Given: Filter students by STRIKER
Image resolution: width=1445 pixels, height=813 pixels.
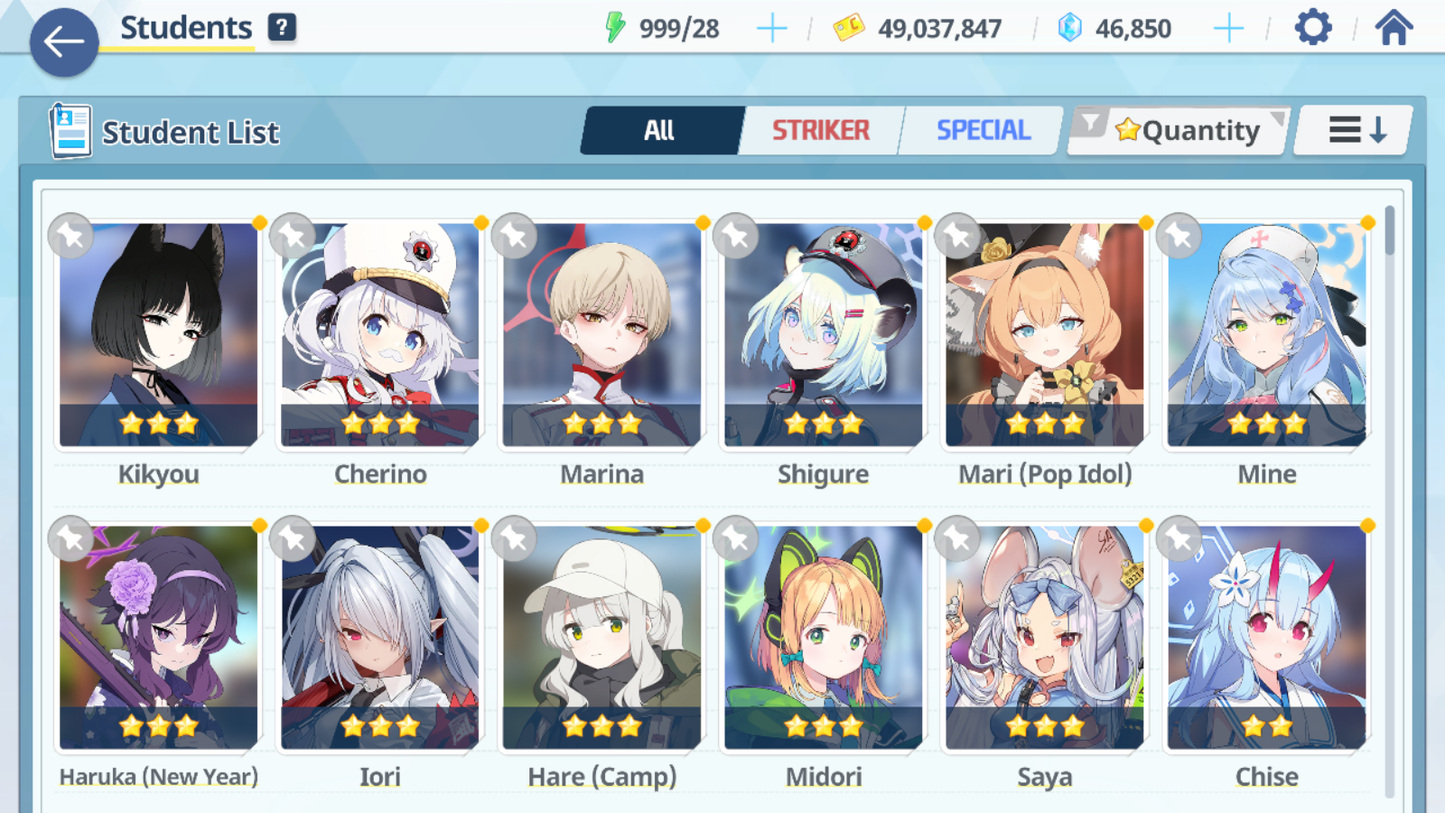Looking at the screenshot, I should pos(820,130).
